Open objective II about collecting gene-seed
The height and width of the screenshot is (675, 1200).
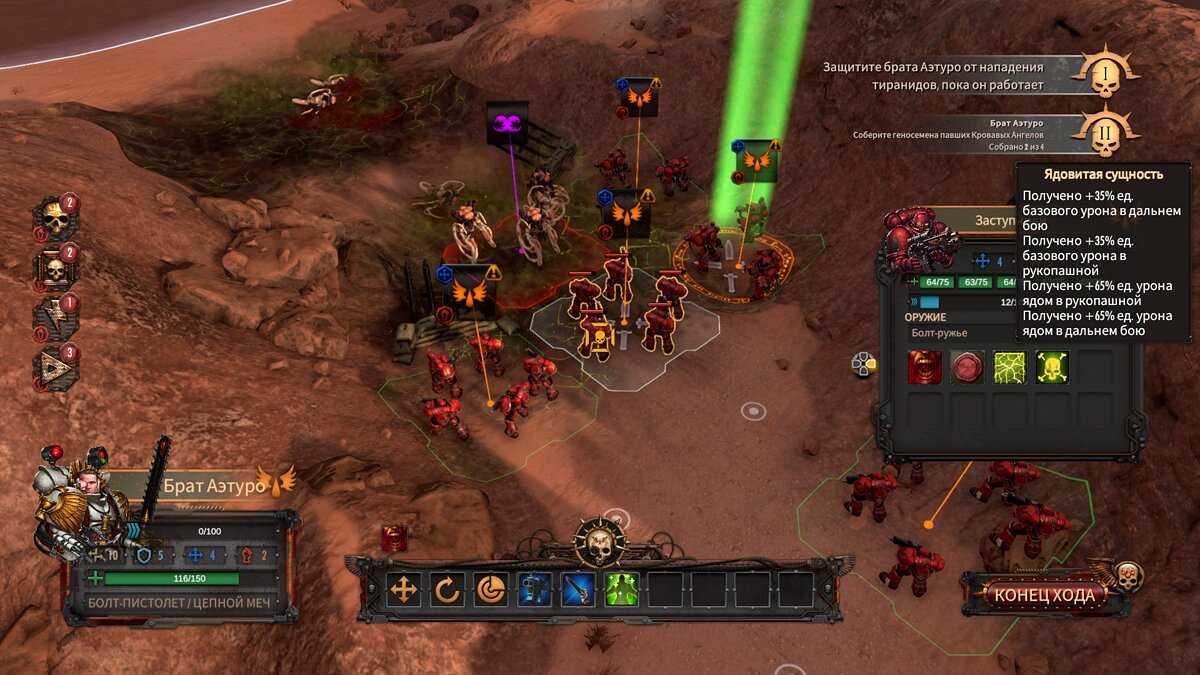coord(1106,135)
